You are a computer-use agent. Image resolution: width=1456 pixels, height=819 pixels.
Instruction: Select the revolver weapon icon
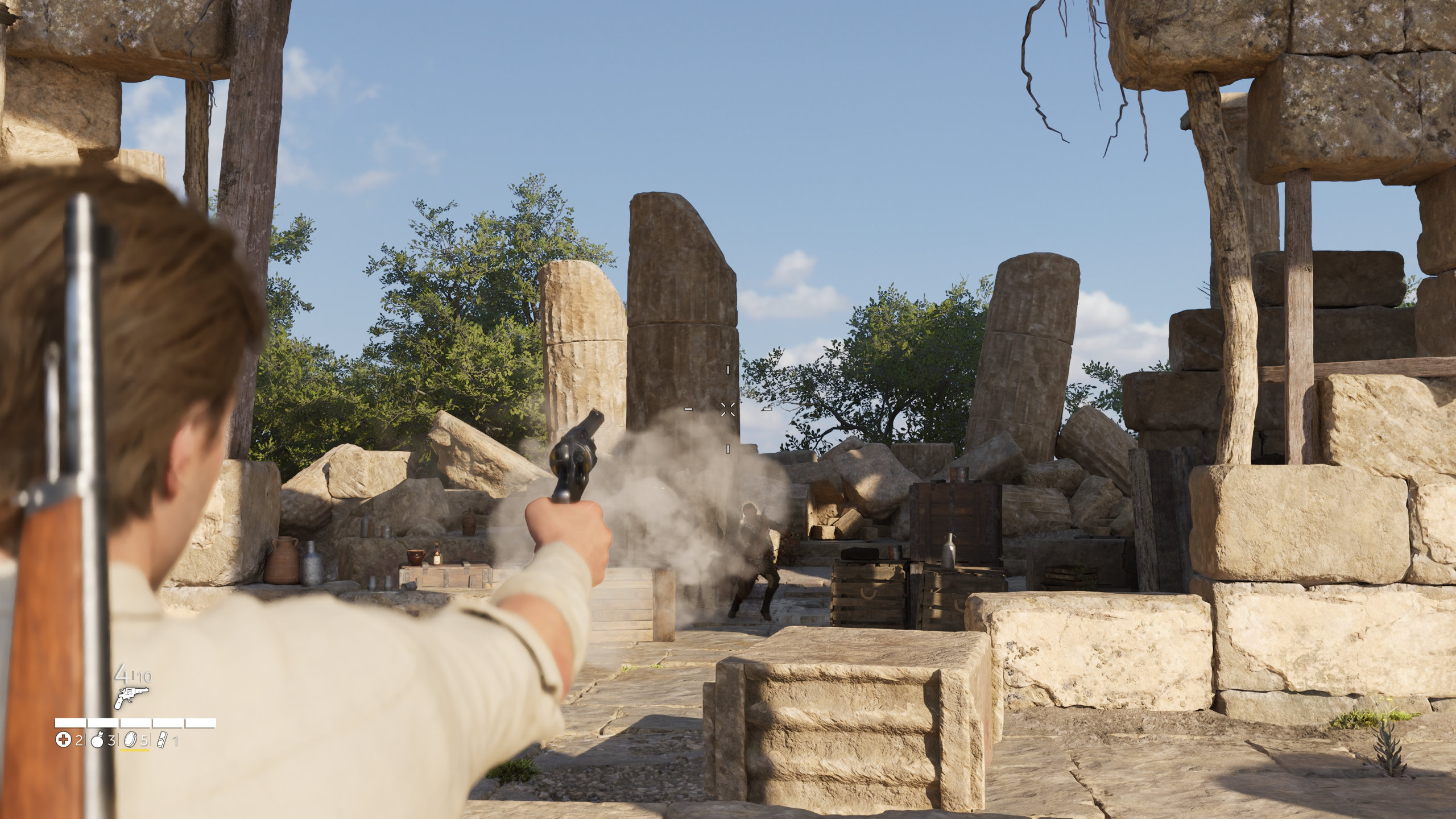click(131, 697)
